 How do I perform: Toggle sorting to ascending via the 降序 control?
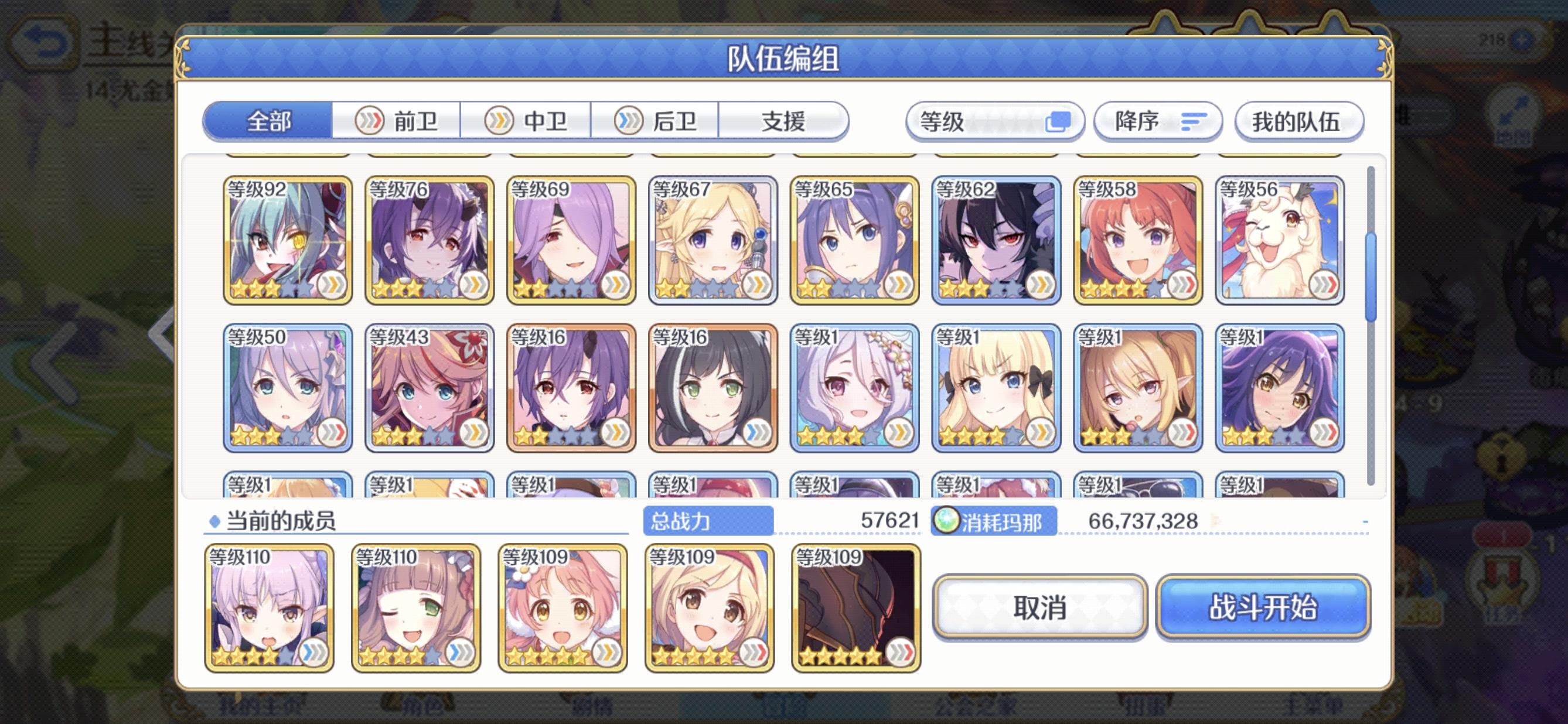point(1157,121)
